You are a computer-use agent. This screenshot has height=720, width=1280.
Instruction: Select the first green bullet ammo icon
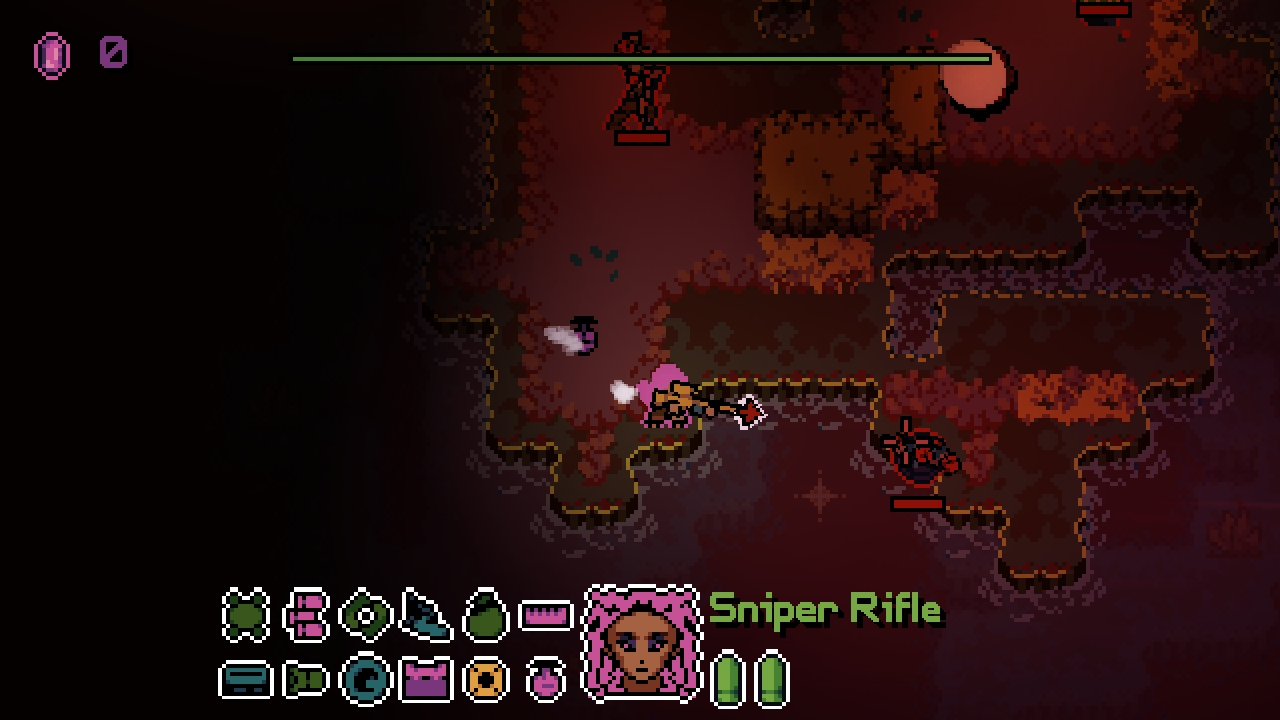click(729, 678)
